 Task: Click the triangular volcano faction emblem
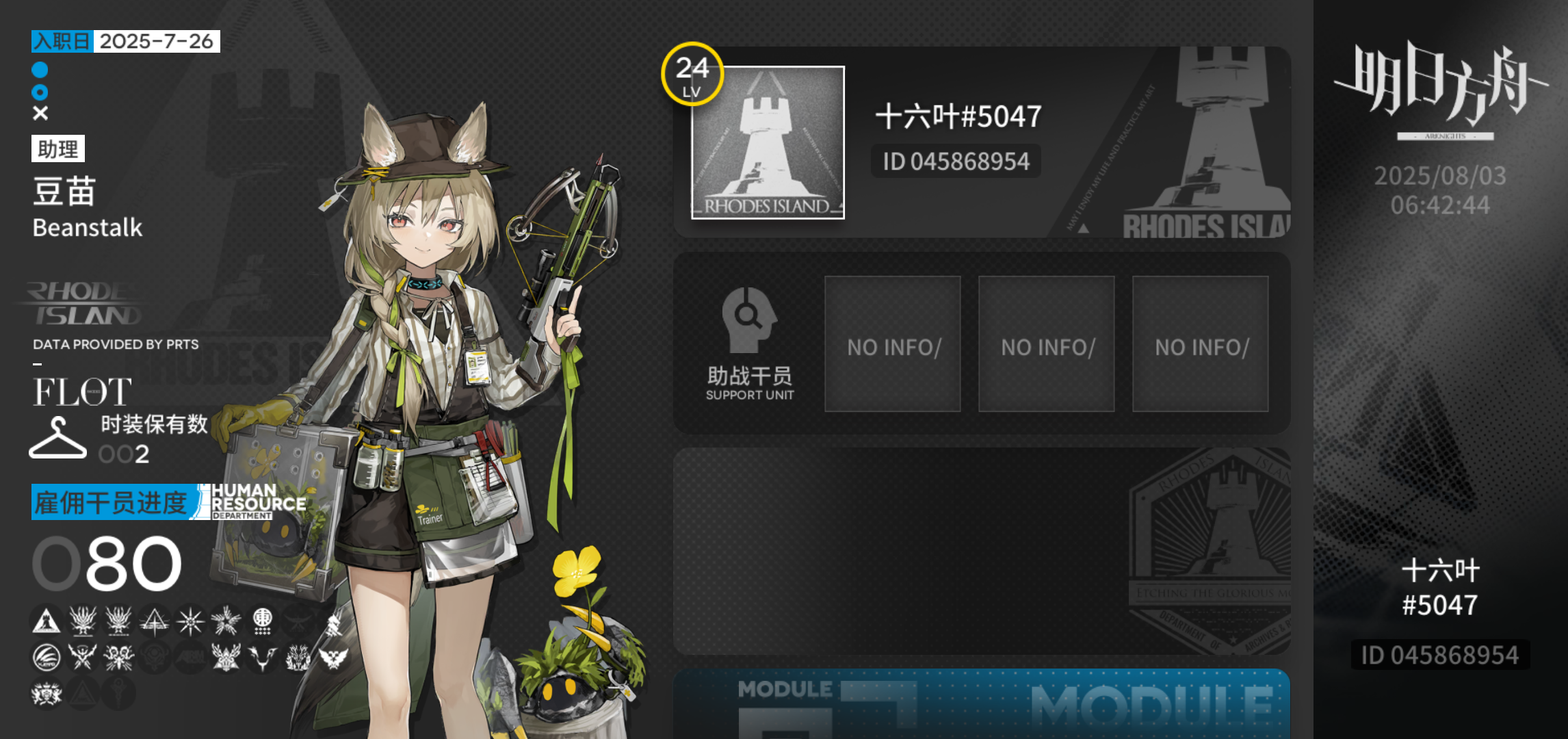(x=155, y=620)
